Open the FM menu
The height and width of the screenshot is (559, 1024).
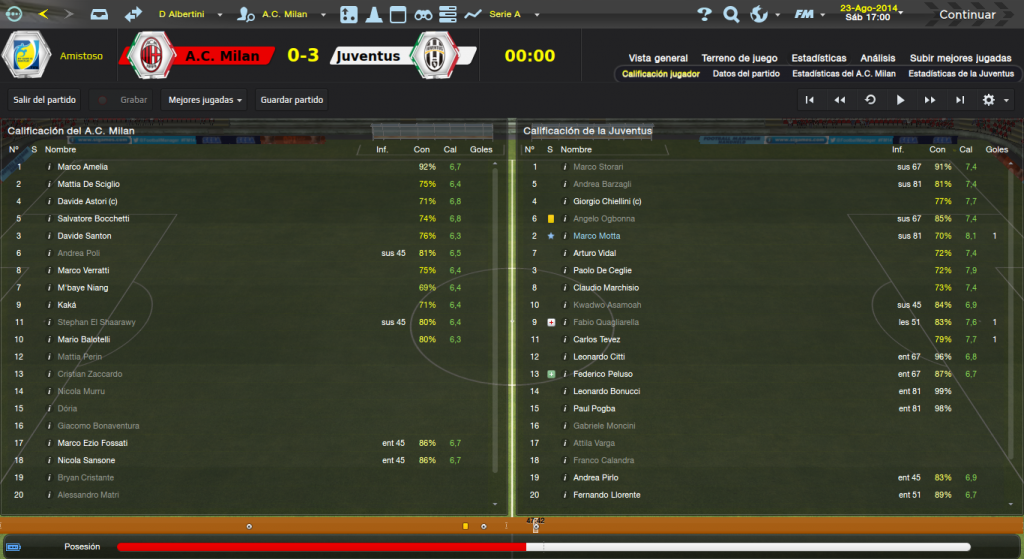(x=806, y=15)
